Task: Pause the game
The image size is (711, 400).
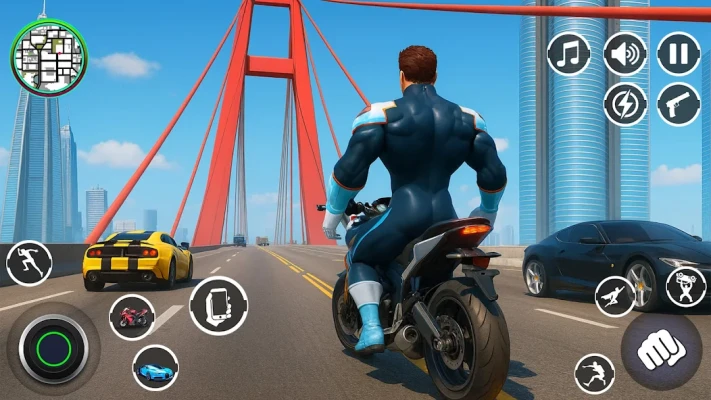Action: [x=678, y=54]
